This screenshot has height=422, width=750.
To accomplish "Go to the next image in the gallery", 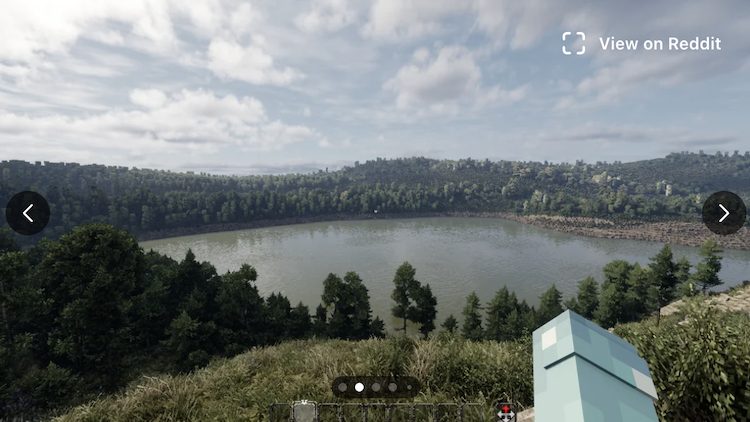I will coord(723,213).
